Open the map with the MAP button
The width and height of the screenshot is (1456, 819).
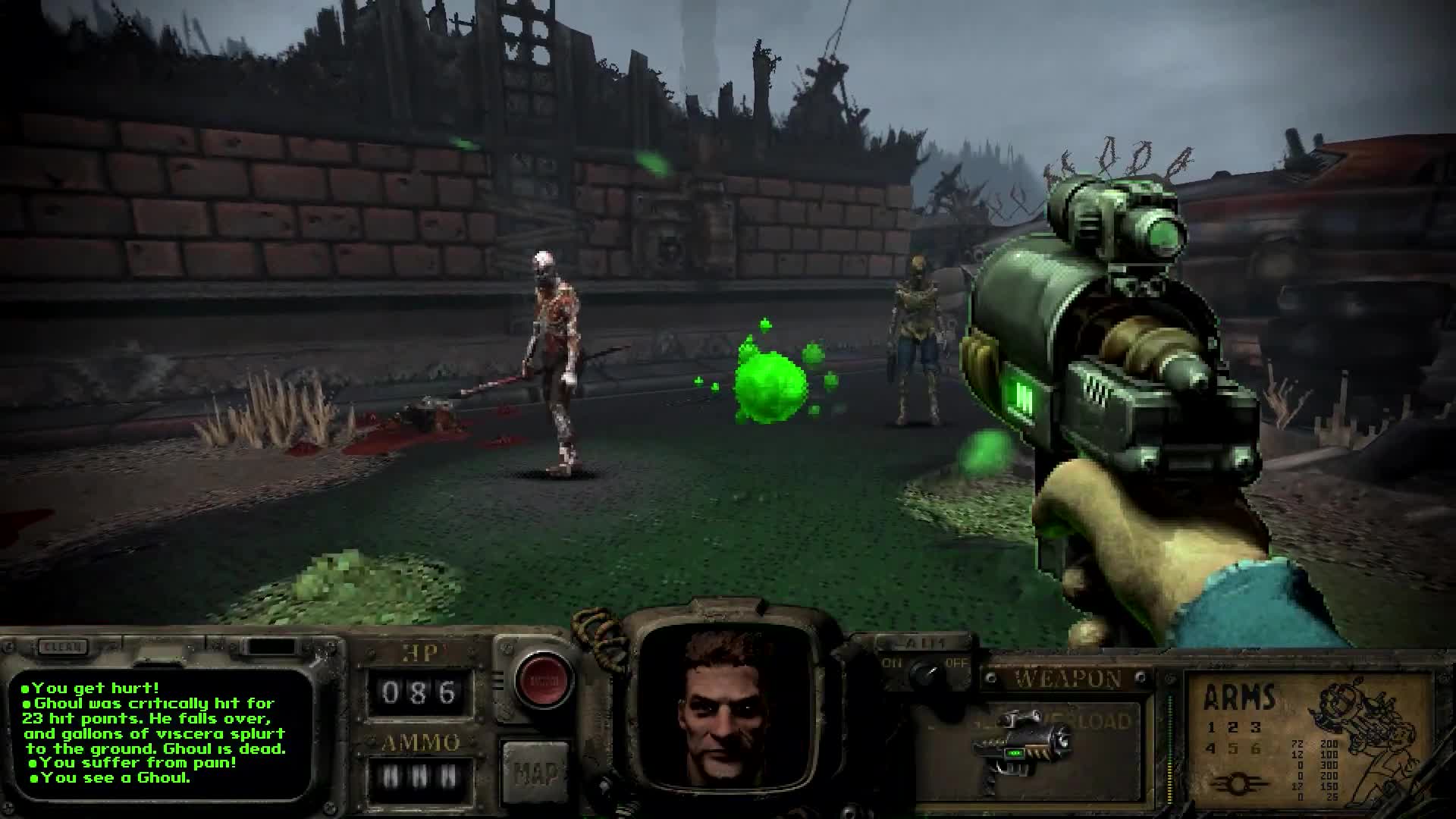535,773
